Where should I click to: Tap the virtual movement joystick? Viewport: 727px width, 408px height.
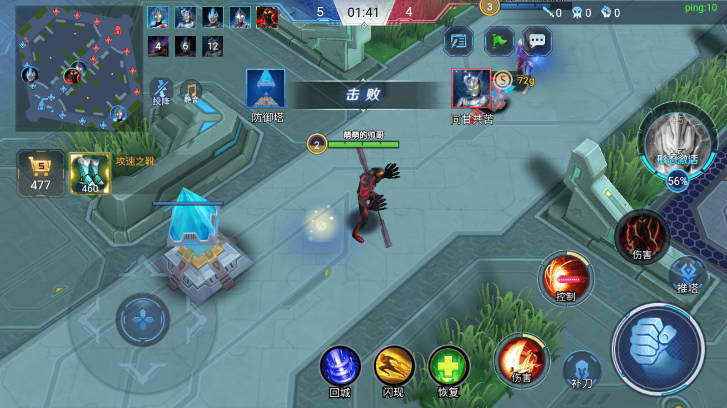click(x=143, y=321)
